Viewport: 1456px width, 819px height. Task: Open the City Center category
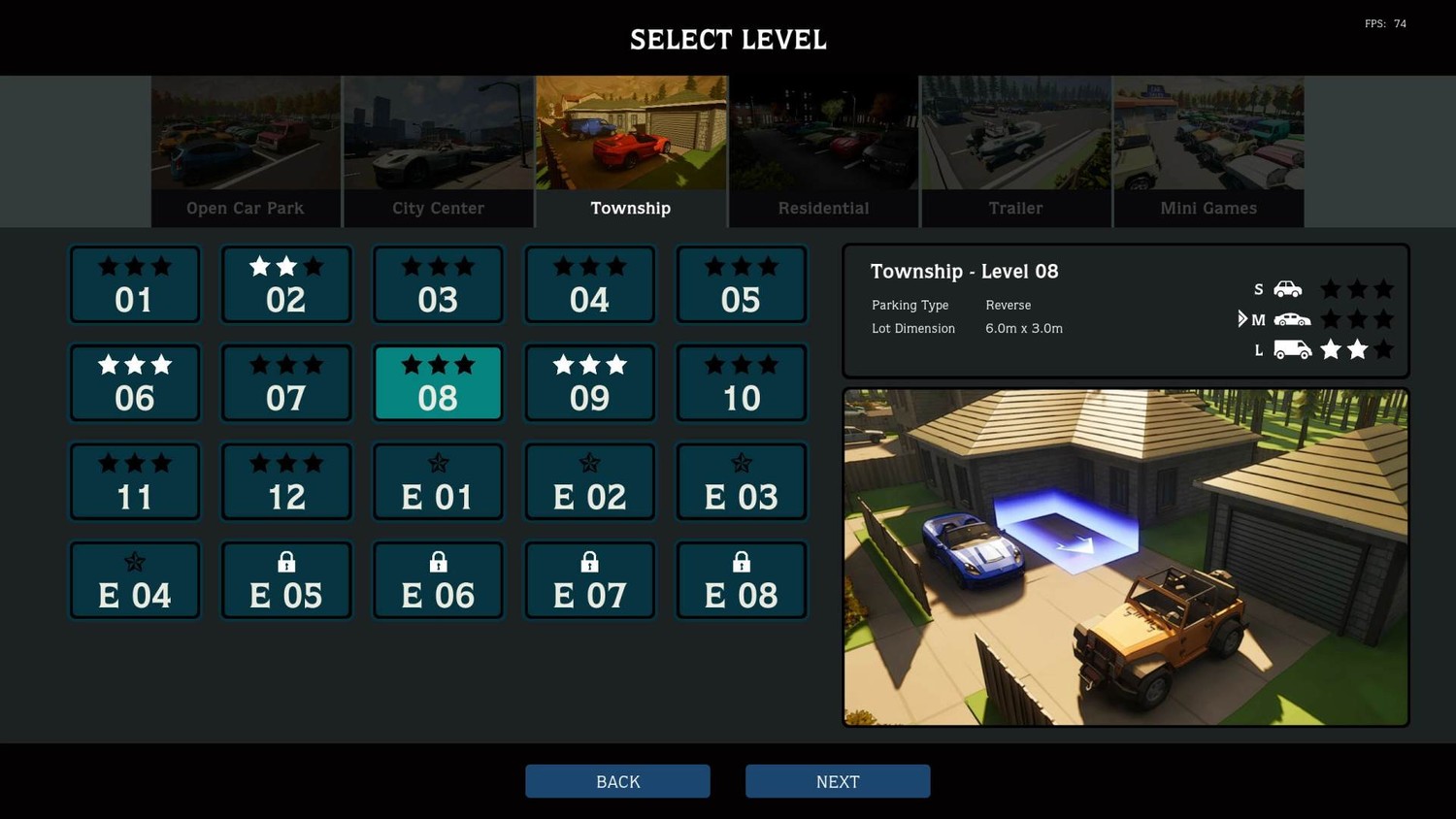(438, 152)
